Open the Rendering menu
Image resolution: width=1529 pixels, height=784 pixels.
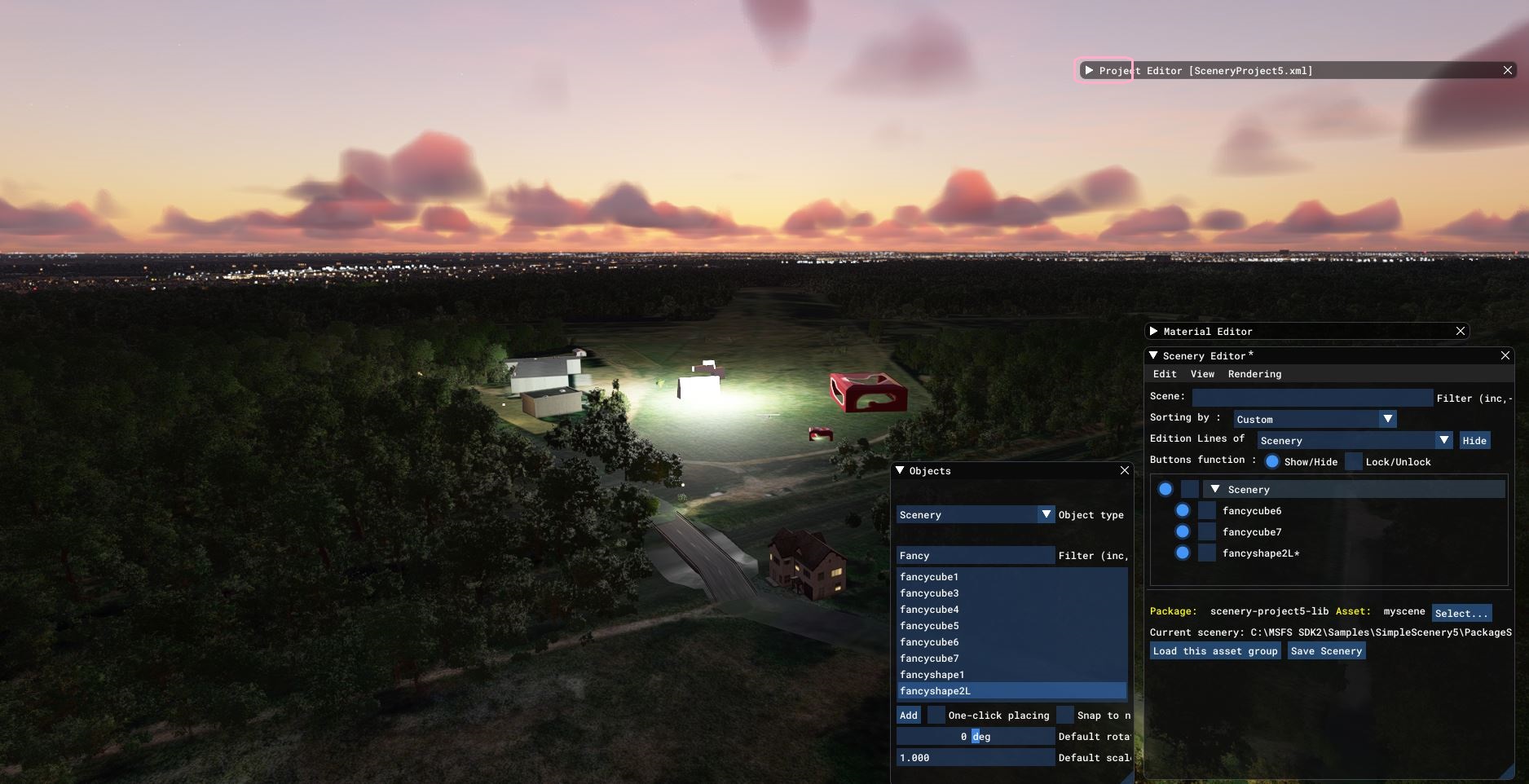(x=1254, y=374)
